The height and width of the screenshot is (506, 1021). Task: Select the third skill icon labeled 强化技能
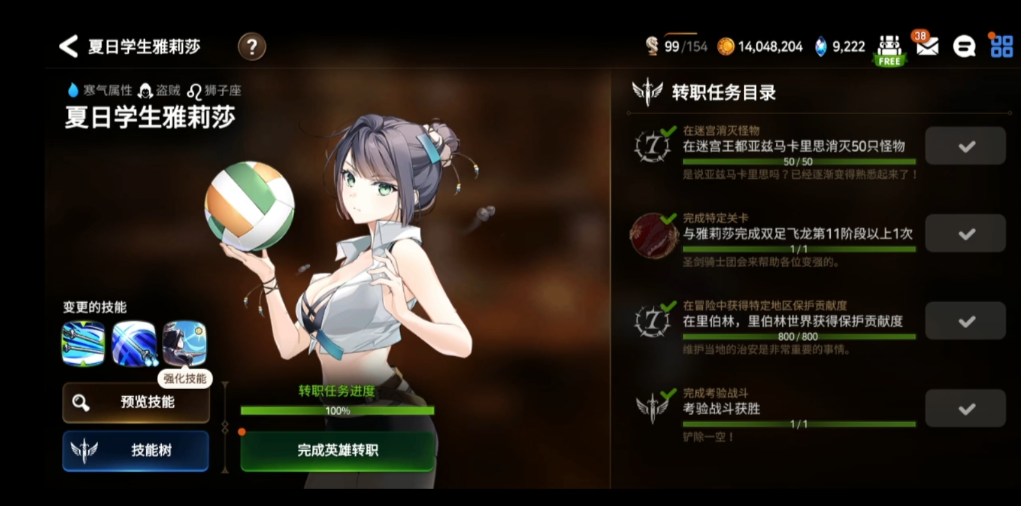tap(184, 343)
